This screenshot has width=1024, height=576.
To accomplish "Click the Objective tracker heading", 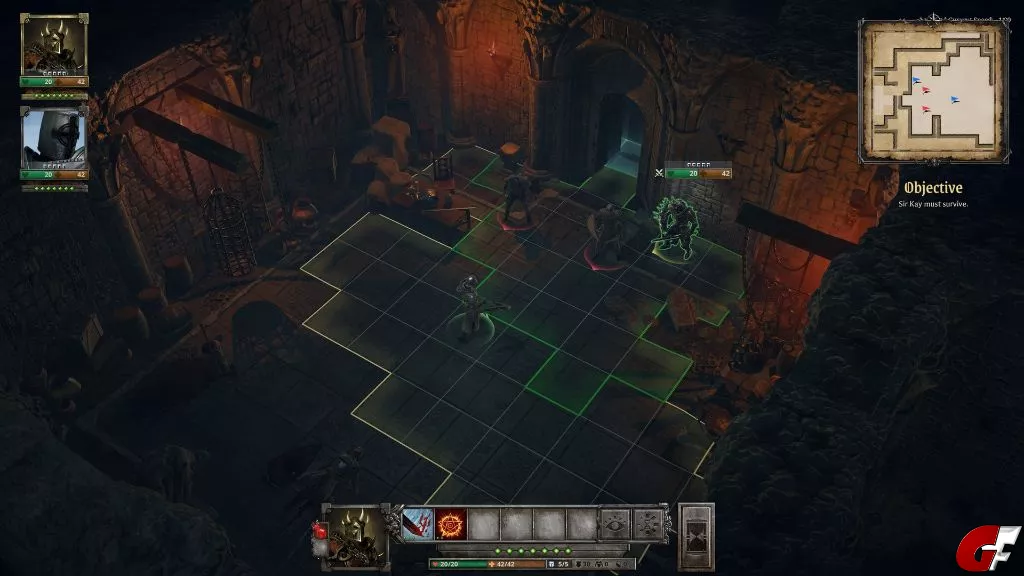I will 932,188.
